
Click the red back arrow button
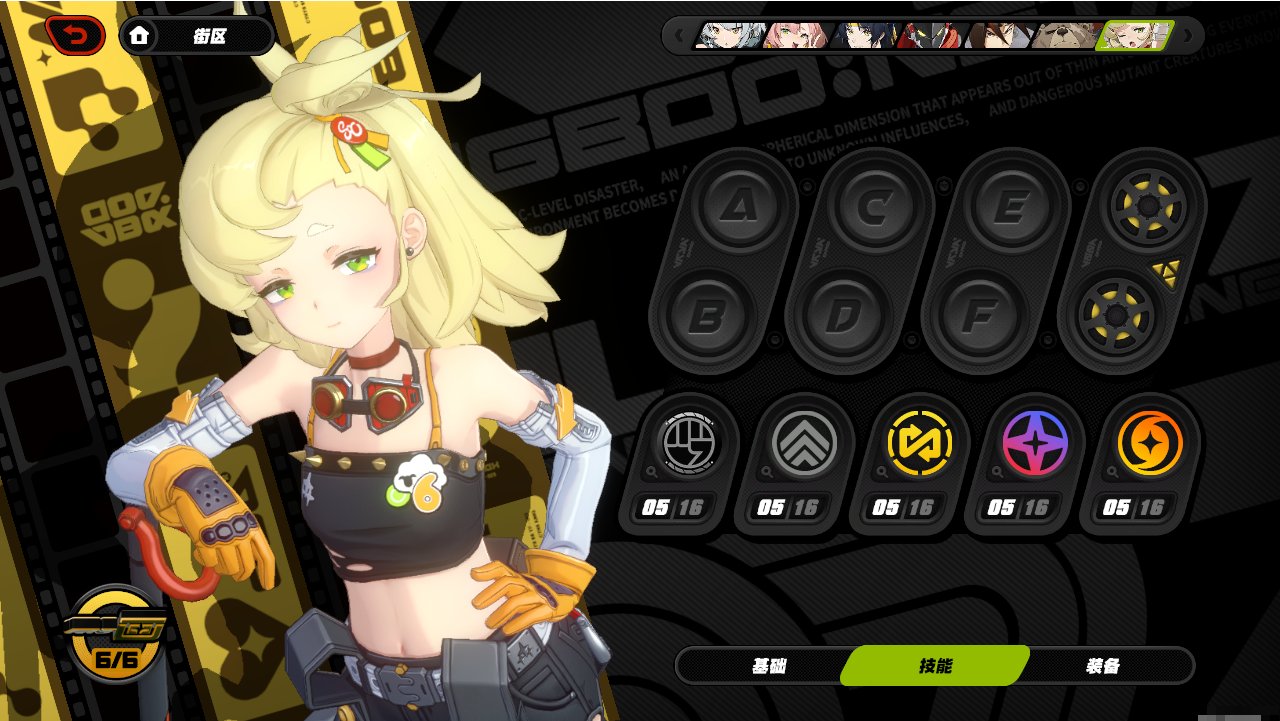click(x=74, y=36)
